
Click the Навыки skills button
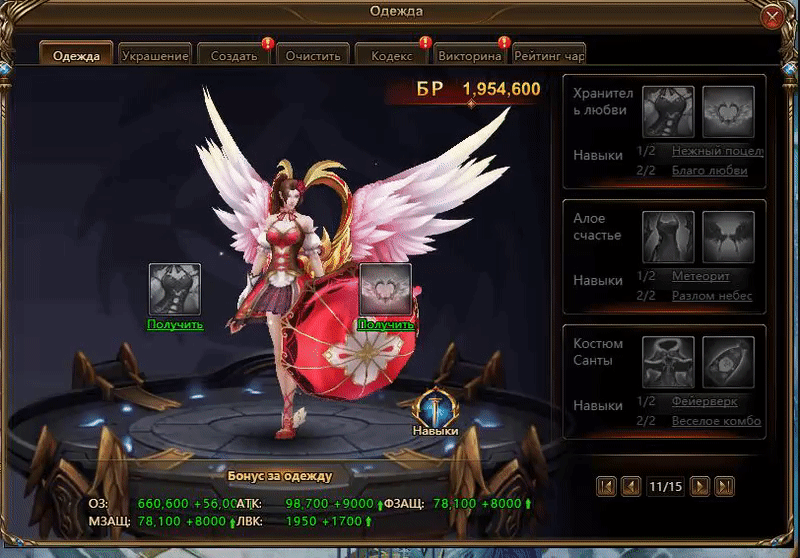coord(435,412)
